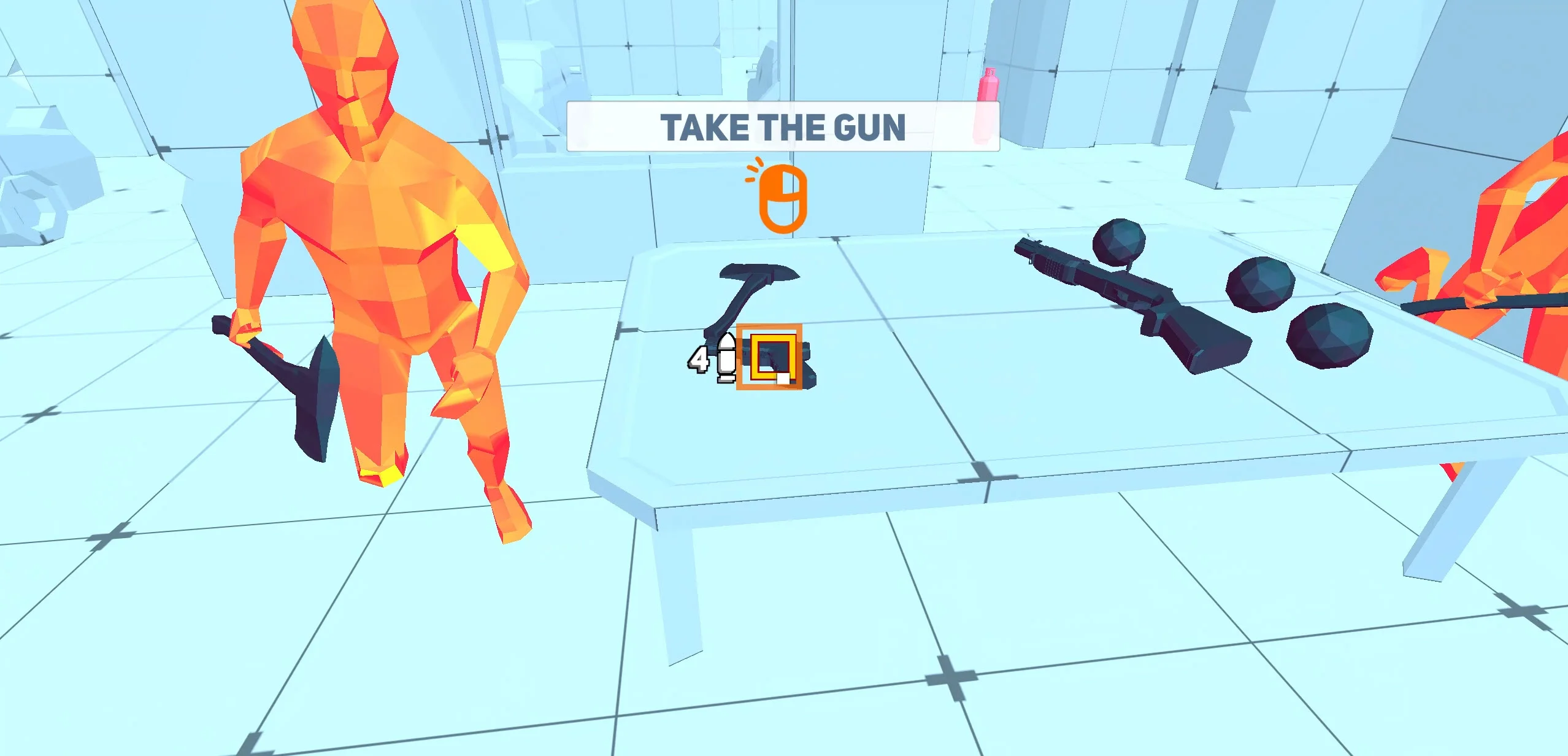The image size is (1568, 756).
Task: Expand the TAKE THE GUN prompt banner
Action: pyautogui.click(x=783, y=127)
